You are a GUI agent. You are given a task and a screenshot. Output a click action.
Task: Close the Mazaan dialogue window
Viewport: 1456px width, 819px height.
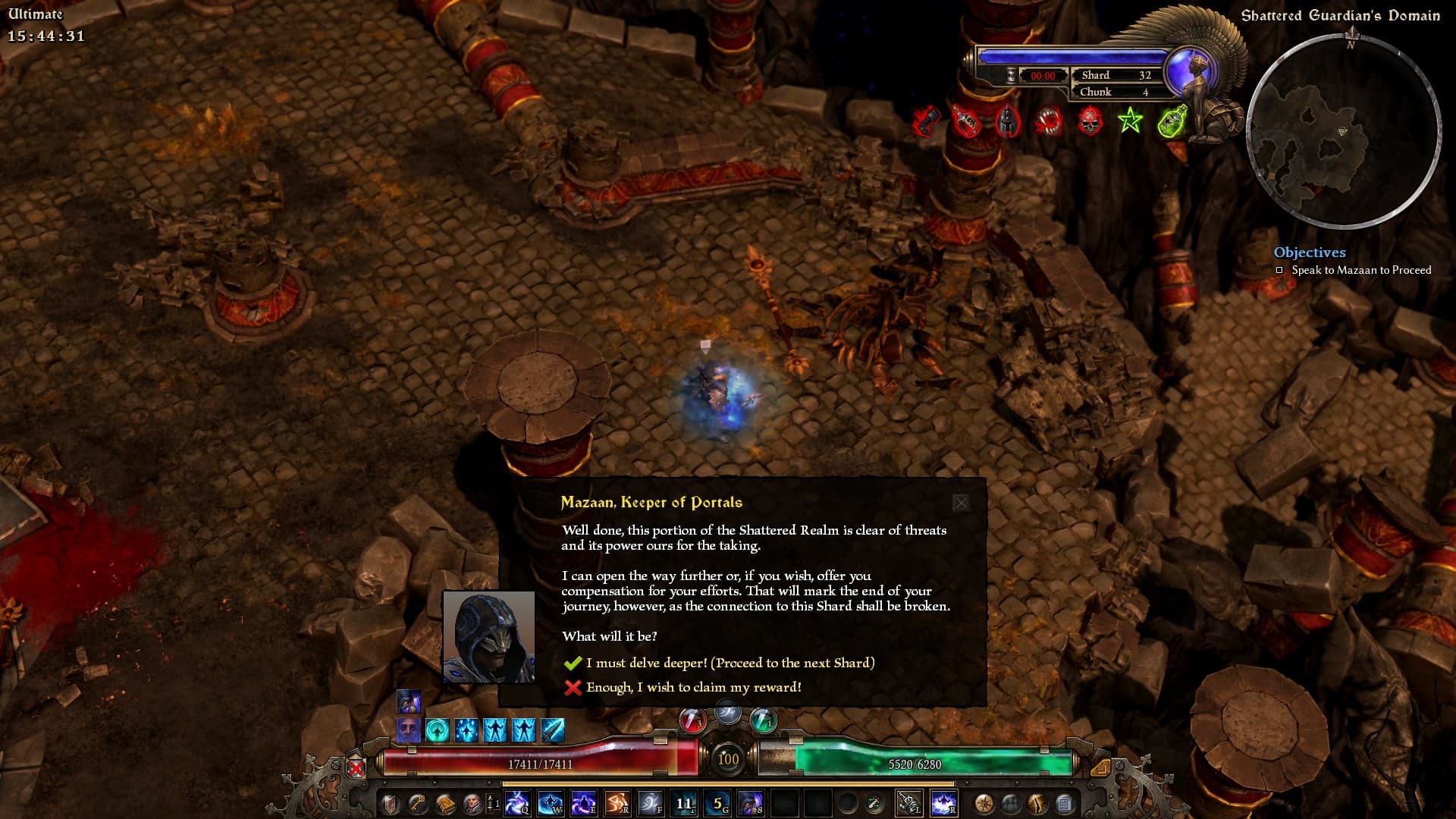pos(960,503)
